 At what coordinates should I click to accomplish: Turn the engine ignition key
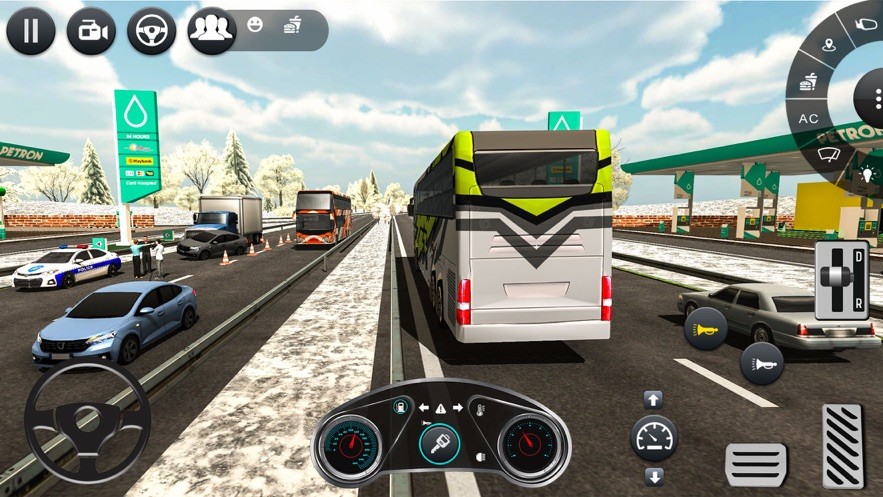(x=440, y=444)
